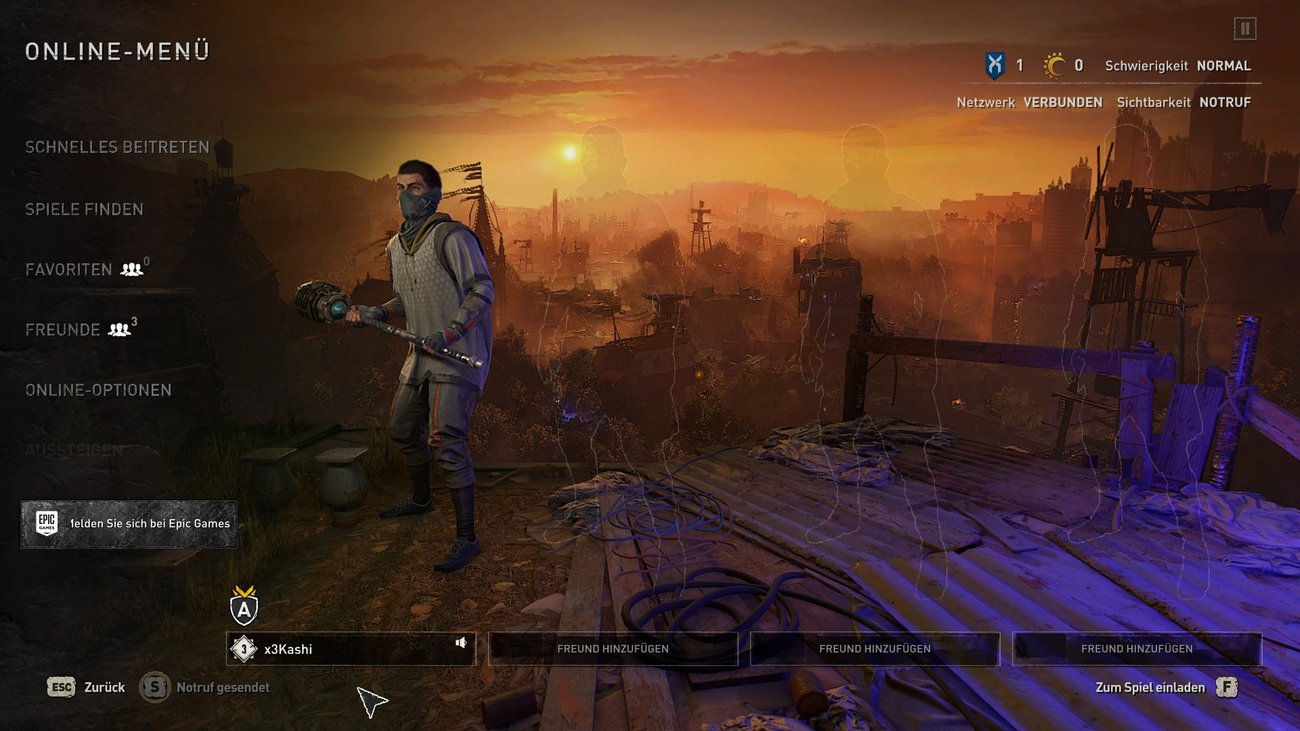Screen dimensions: 1300x731
Task: Click the blue faction shield icon
Action: tap(994, 64)
